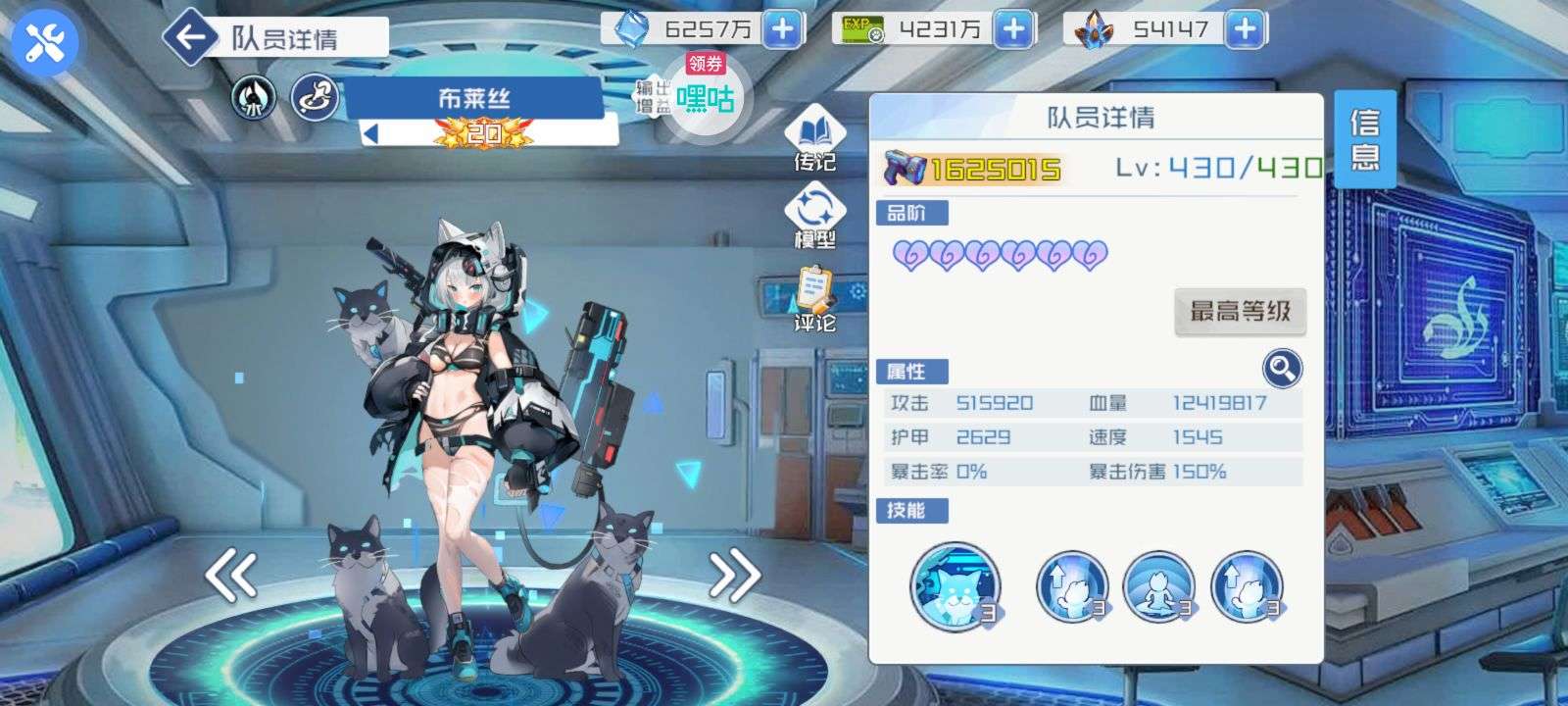This screenshot has height=706, width=1568.
Task: Click the water element icon beside the name
Action: 253,95
